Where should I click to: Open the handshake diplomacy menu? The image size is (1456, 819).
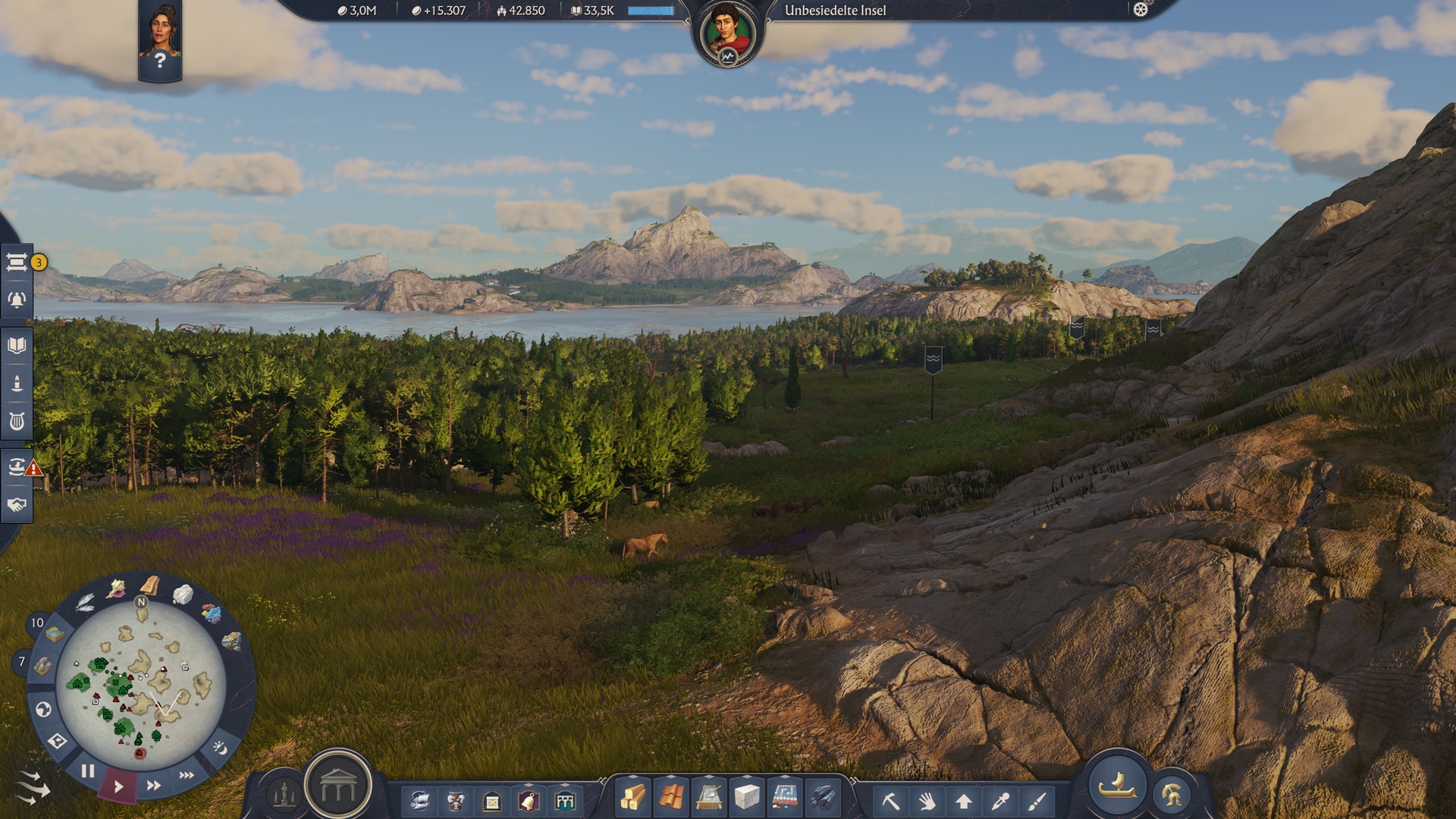(x=17, y=504)
